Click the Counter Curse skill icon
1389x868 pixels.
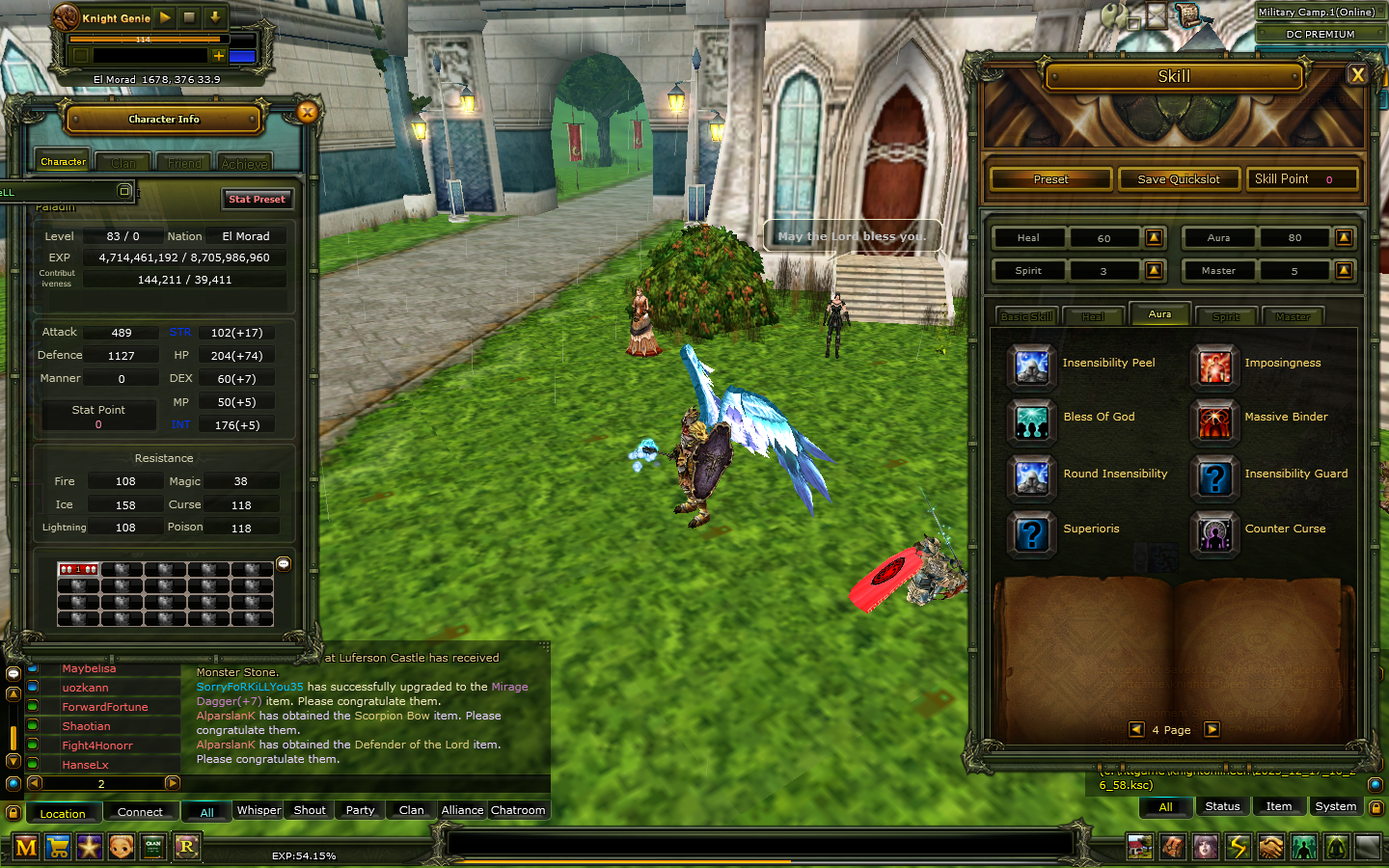pyautogui.click(x=1214, y=534)
